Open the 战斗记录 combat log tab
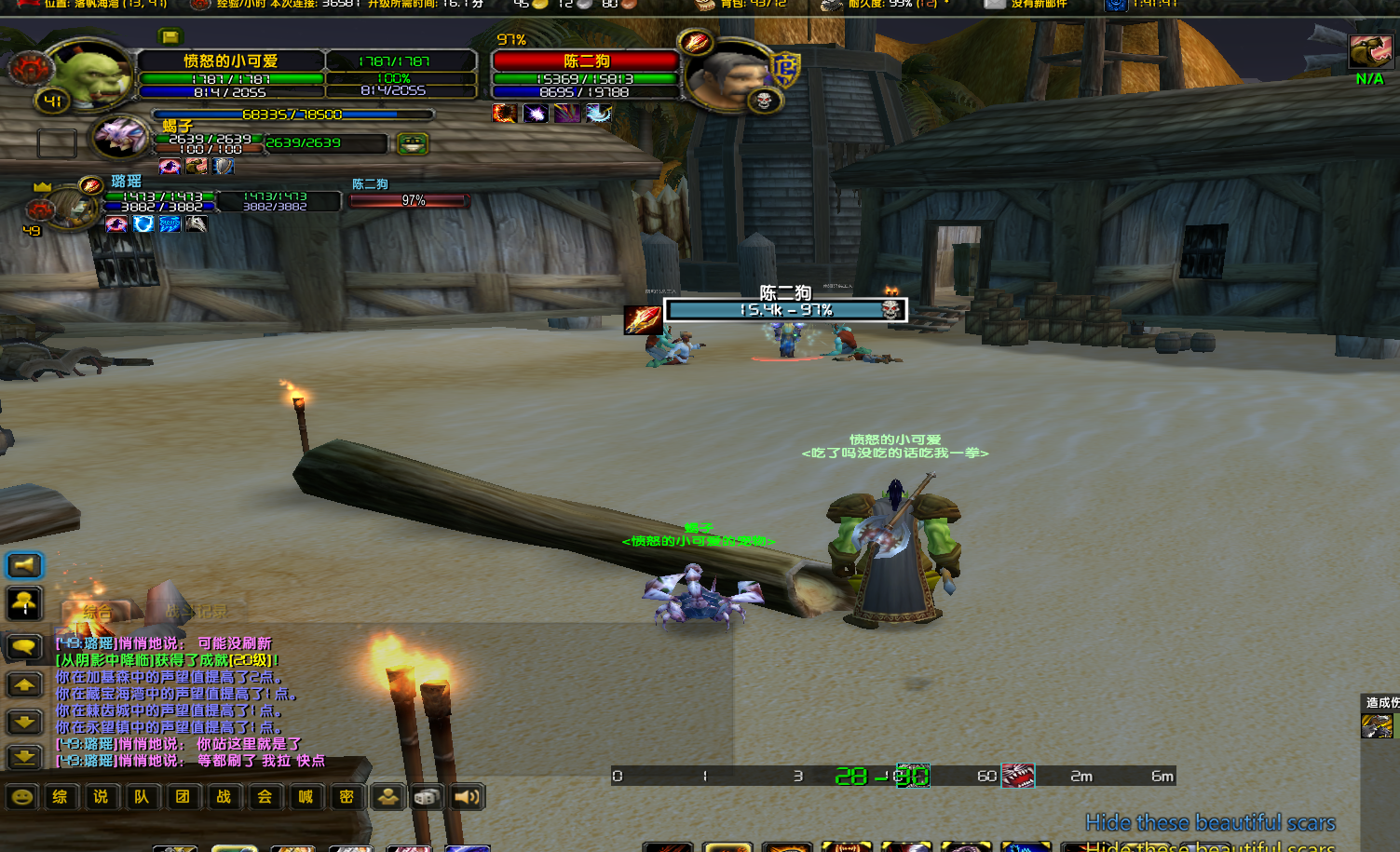 point(196,613)
